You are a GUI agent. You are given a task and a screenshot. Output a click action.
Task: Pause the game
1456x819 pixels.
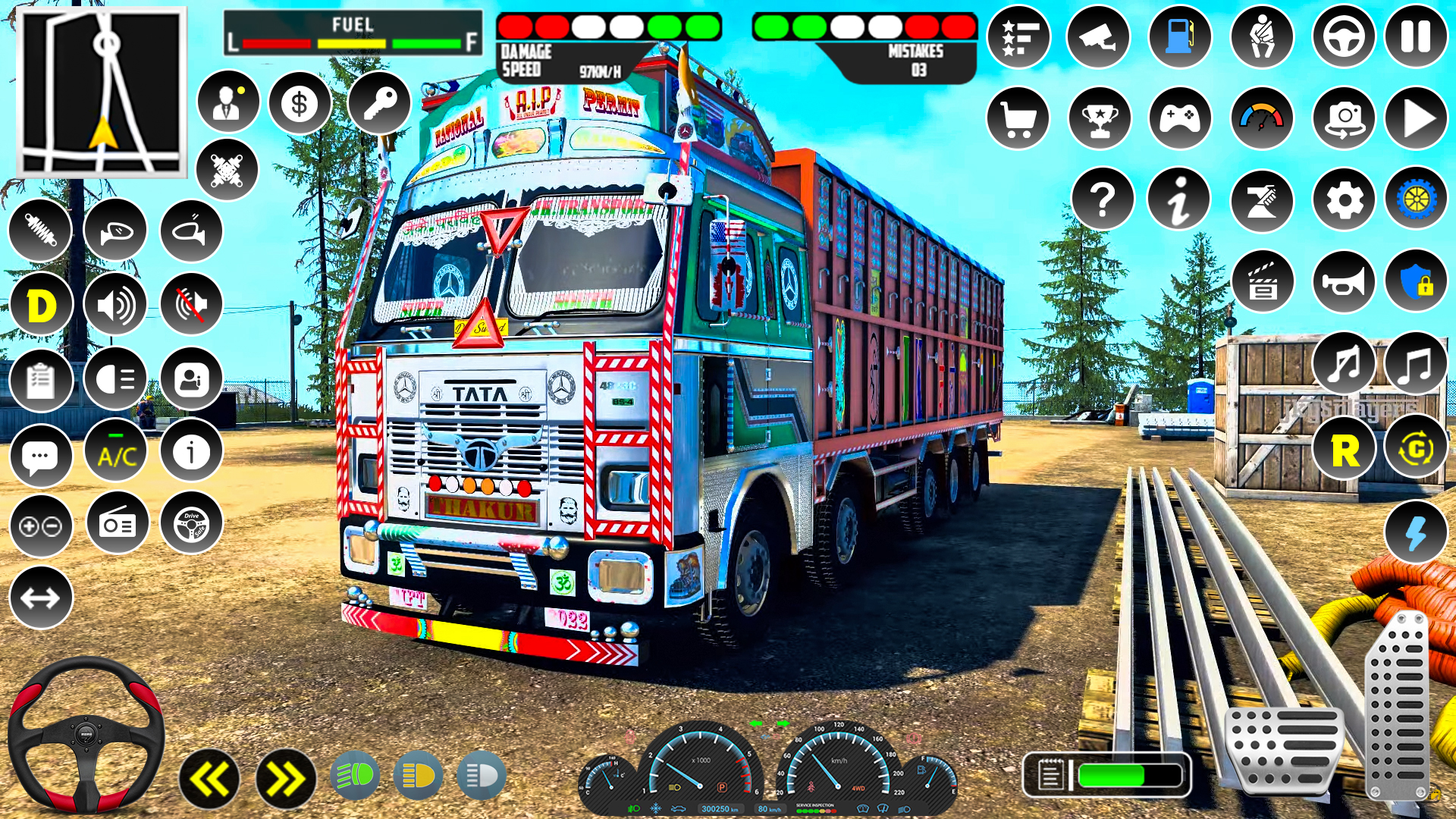click(x=1415, y=36)
